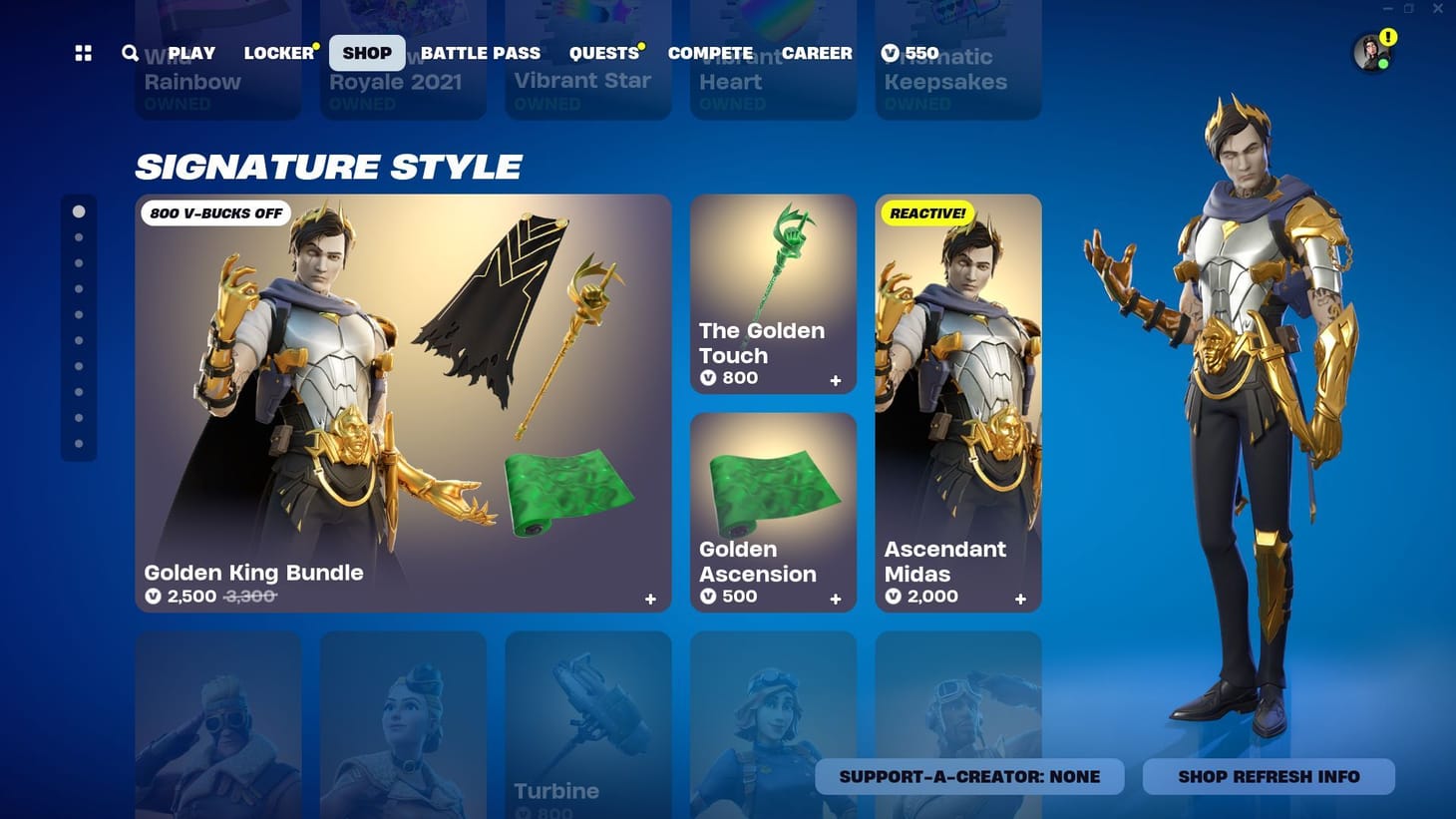Click the search magnifier icon
Screen dimensions: 1456x819
click(130, 53)
